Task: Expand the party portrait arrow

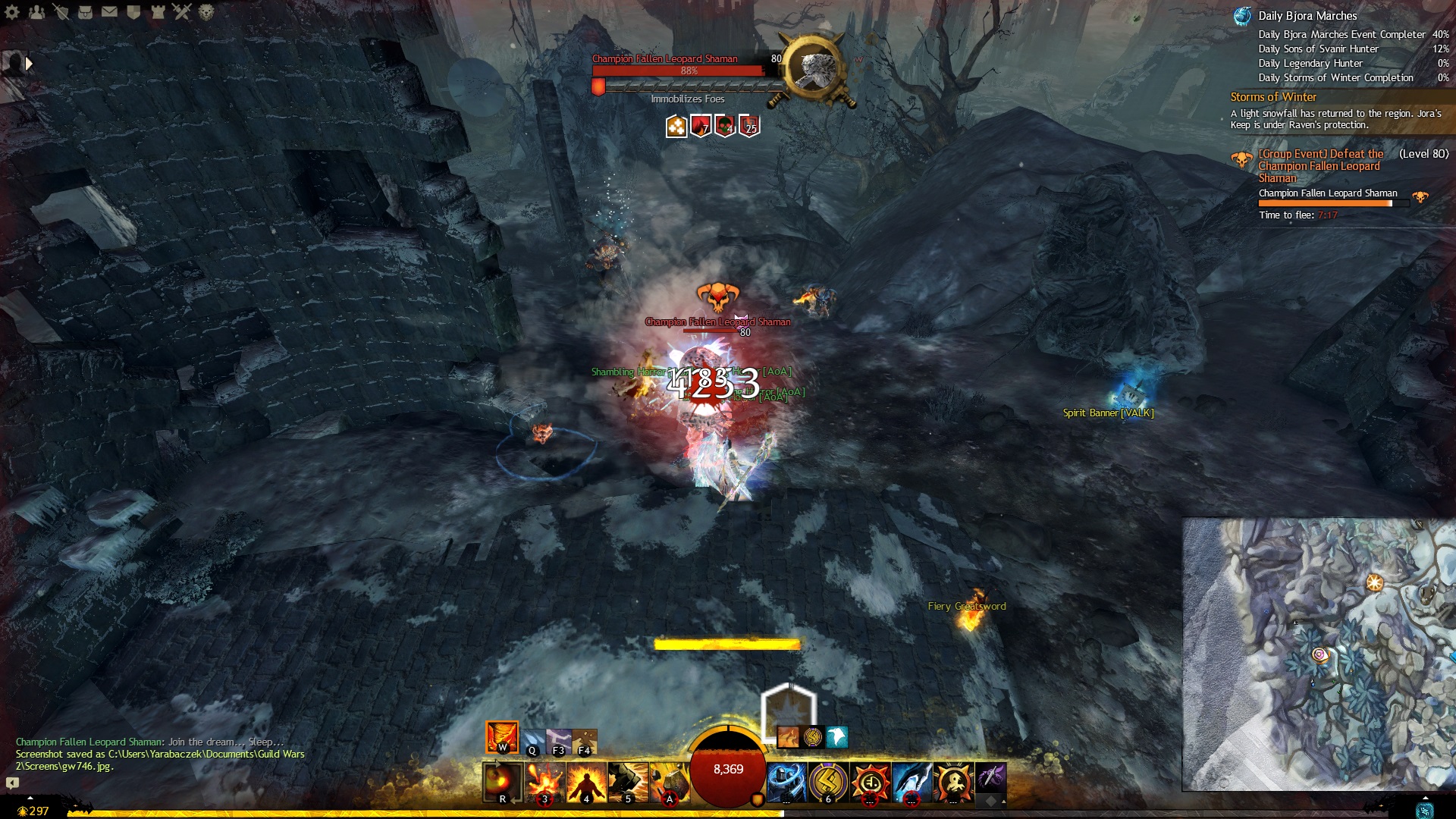Action: (x=29, y=64)
